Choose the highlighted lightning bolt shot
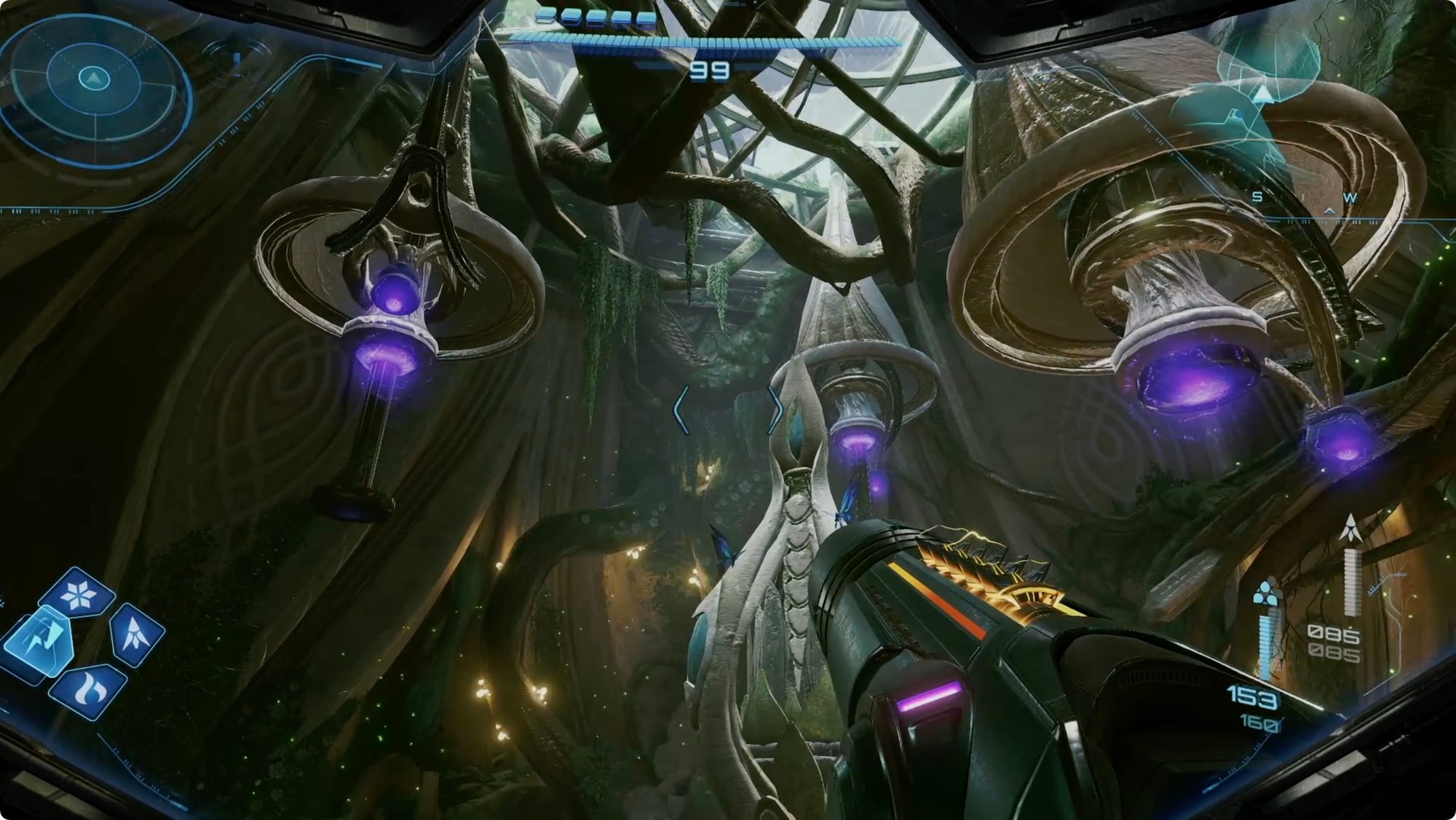This screenshot has width=1456, height=820. click(40, 644)
